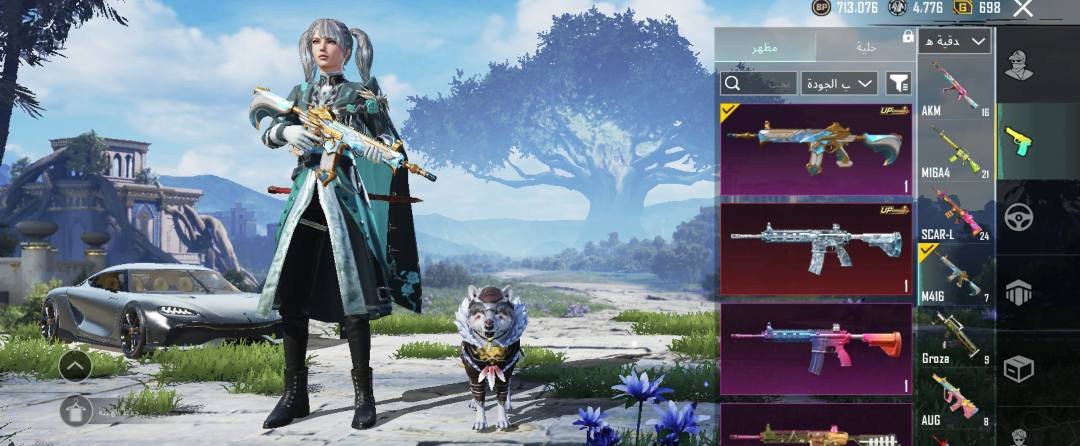Select AKM in the weapon list
The height and width of the screenshot is (446, 1080).
955,90
